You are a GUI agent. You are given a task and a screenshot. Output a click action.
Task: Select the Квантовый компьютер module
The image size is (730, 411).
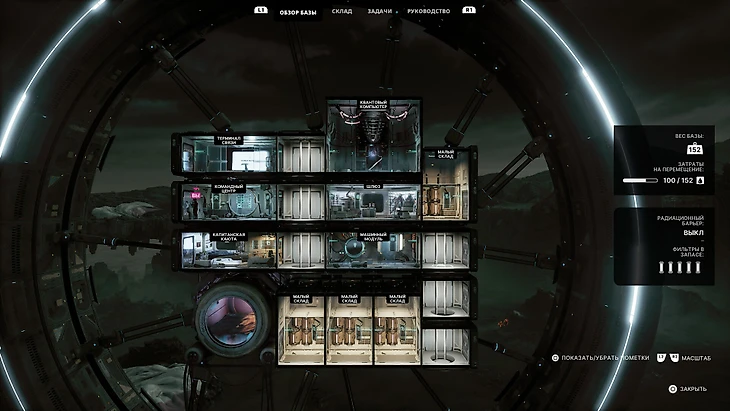click(373, 137)
